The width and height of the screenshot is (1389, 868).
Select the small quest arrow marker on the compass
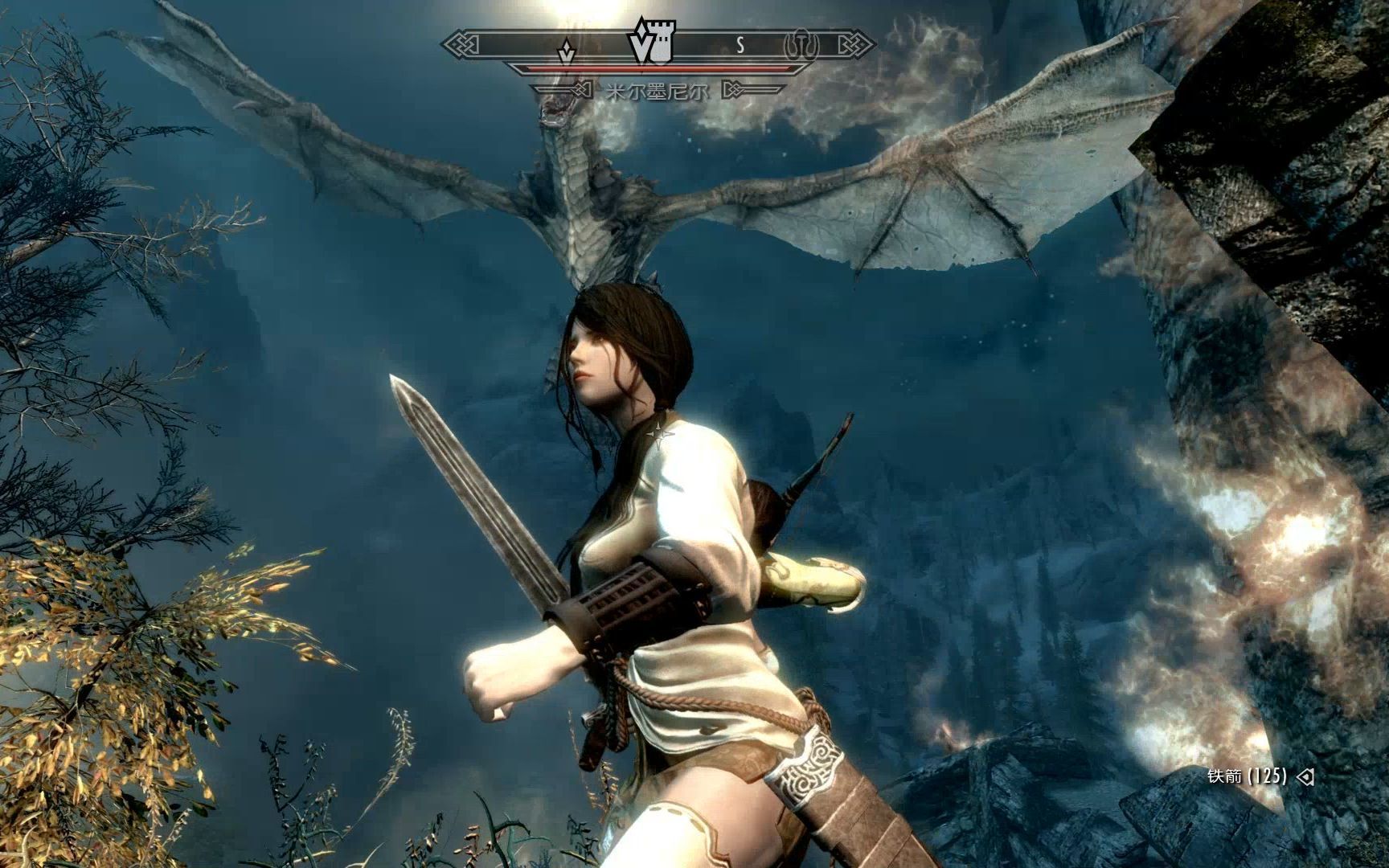[568, 52]
